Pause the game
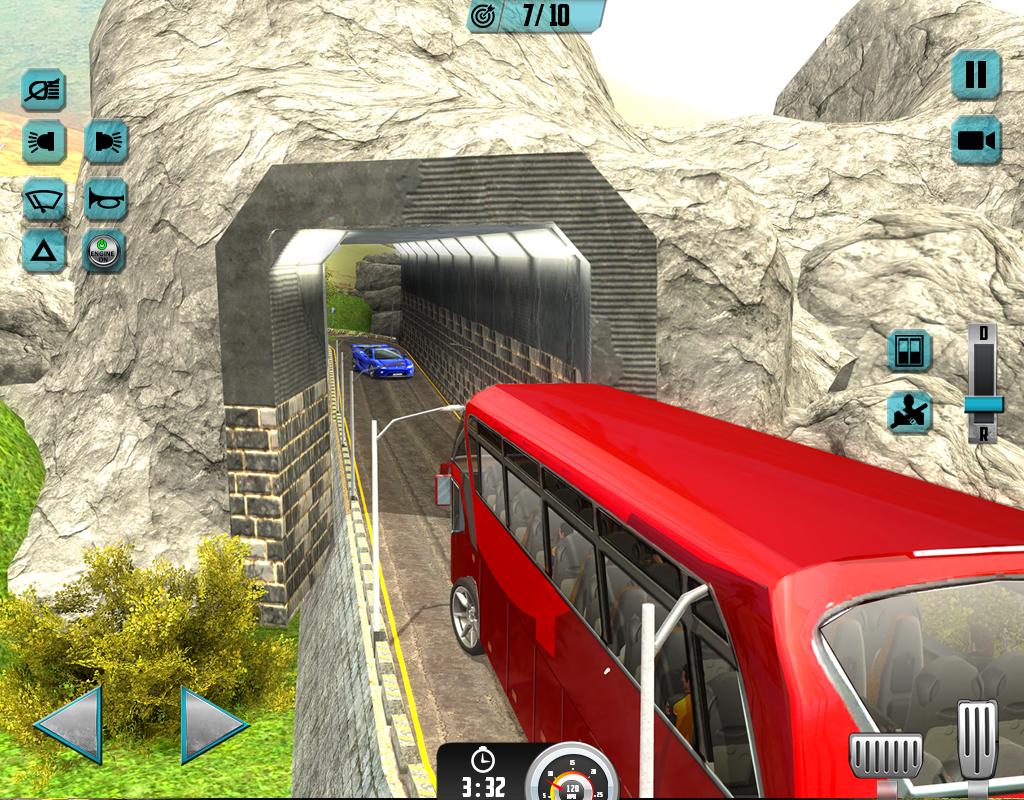Screen dimensions: 1024x800 pos(976,75)
